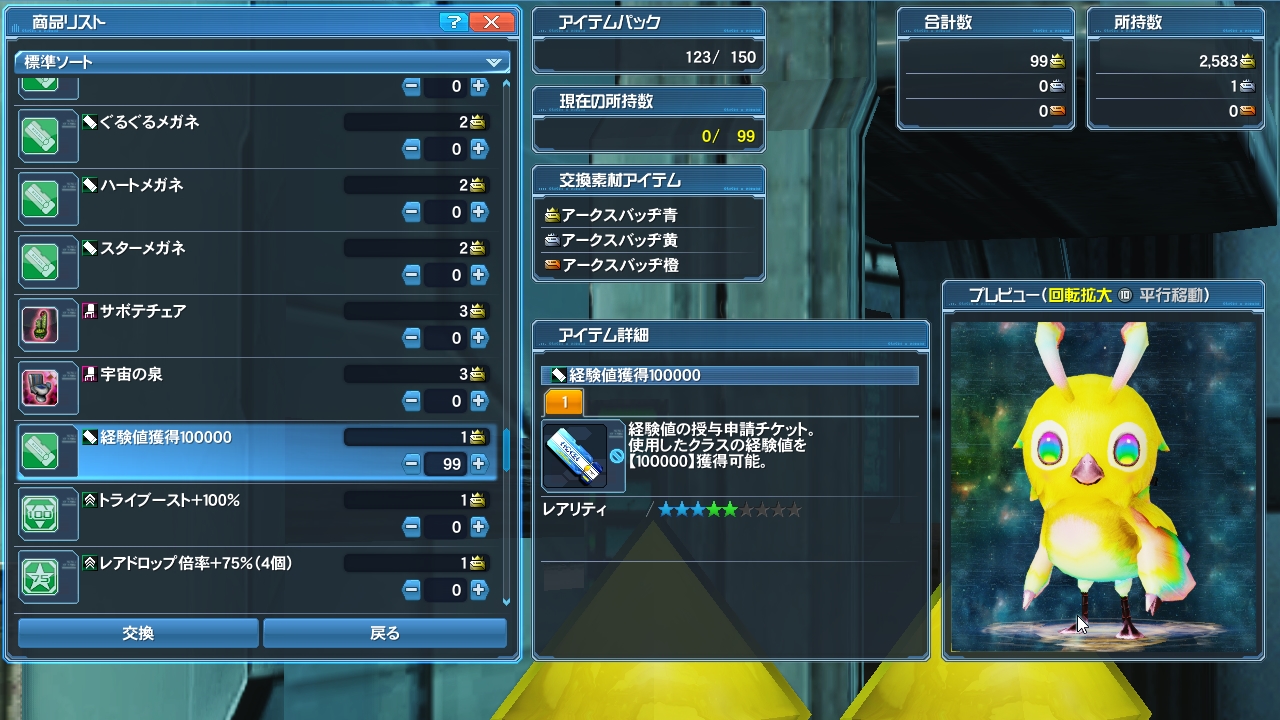Click the orange 1 tab in item details
Viewport: 1280px width, 720px height.
tap(564, 403)
